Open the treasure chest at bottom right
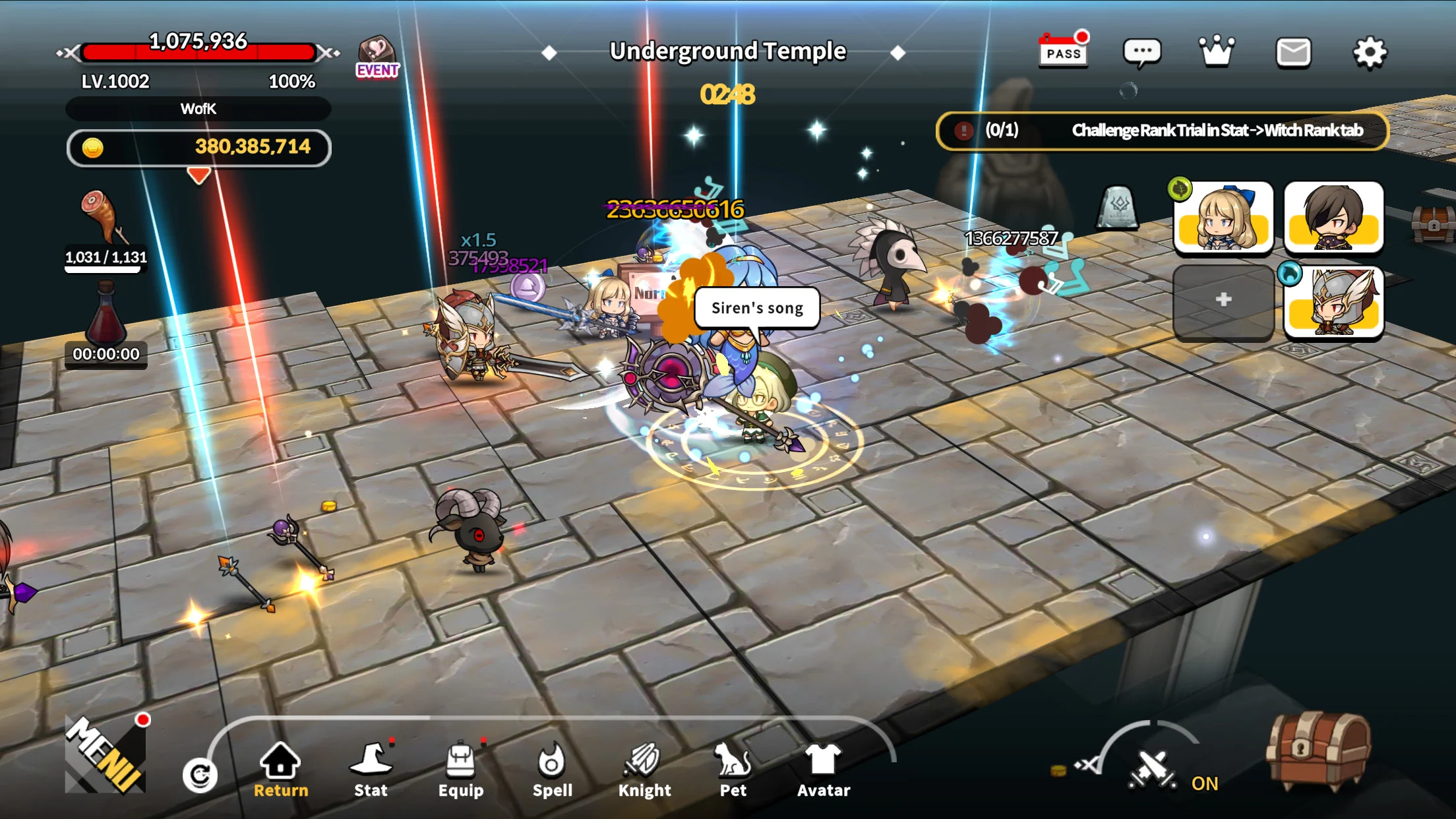This screenshot has height=819, width=1456. pos(1318,750)
